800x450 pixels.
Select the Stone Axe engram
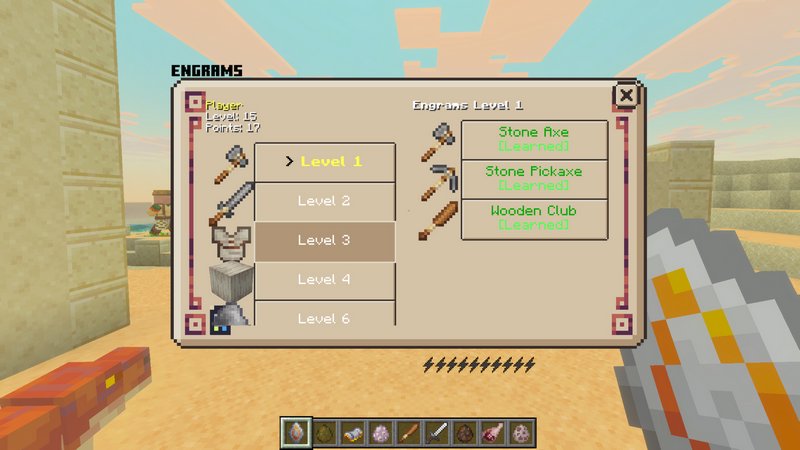534,139
